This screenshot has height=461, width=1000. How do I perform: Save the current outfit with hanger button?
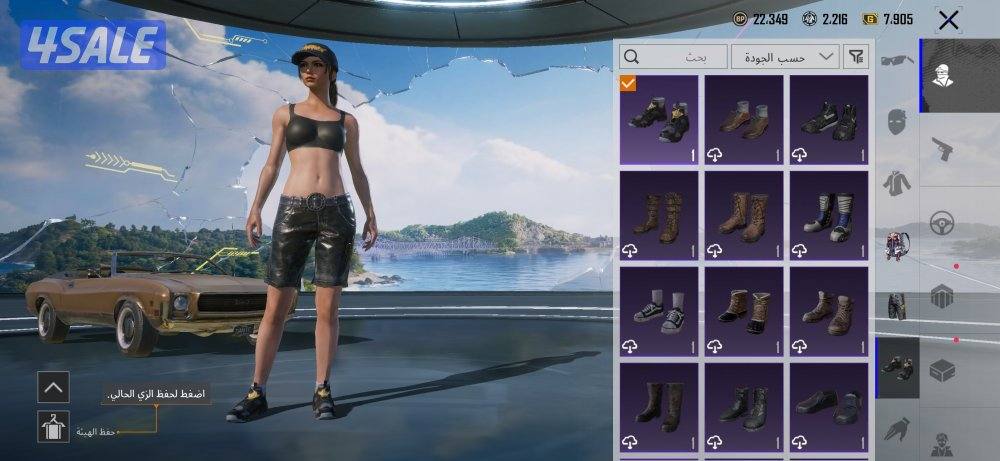point(53,427)
